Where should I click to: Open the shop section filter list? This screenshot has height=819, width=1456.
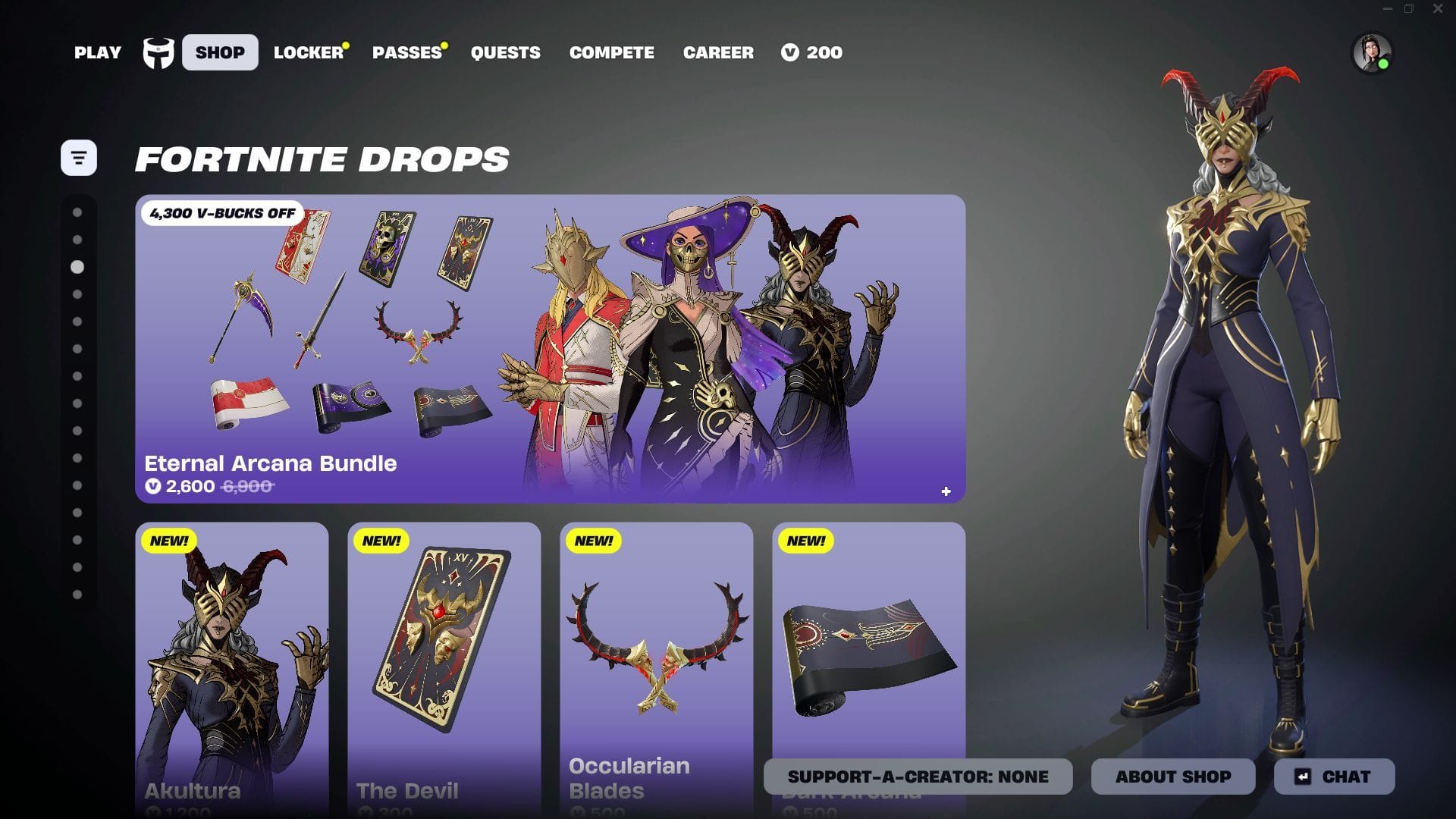[x=79, y=158]
